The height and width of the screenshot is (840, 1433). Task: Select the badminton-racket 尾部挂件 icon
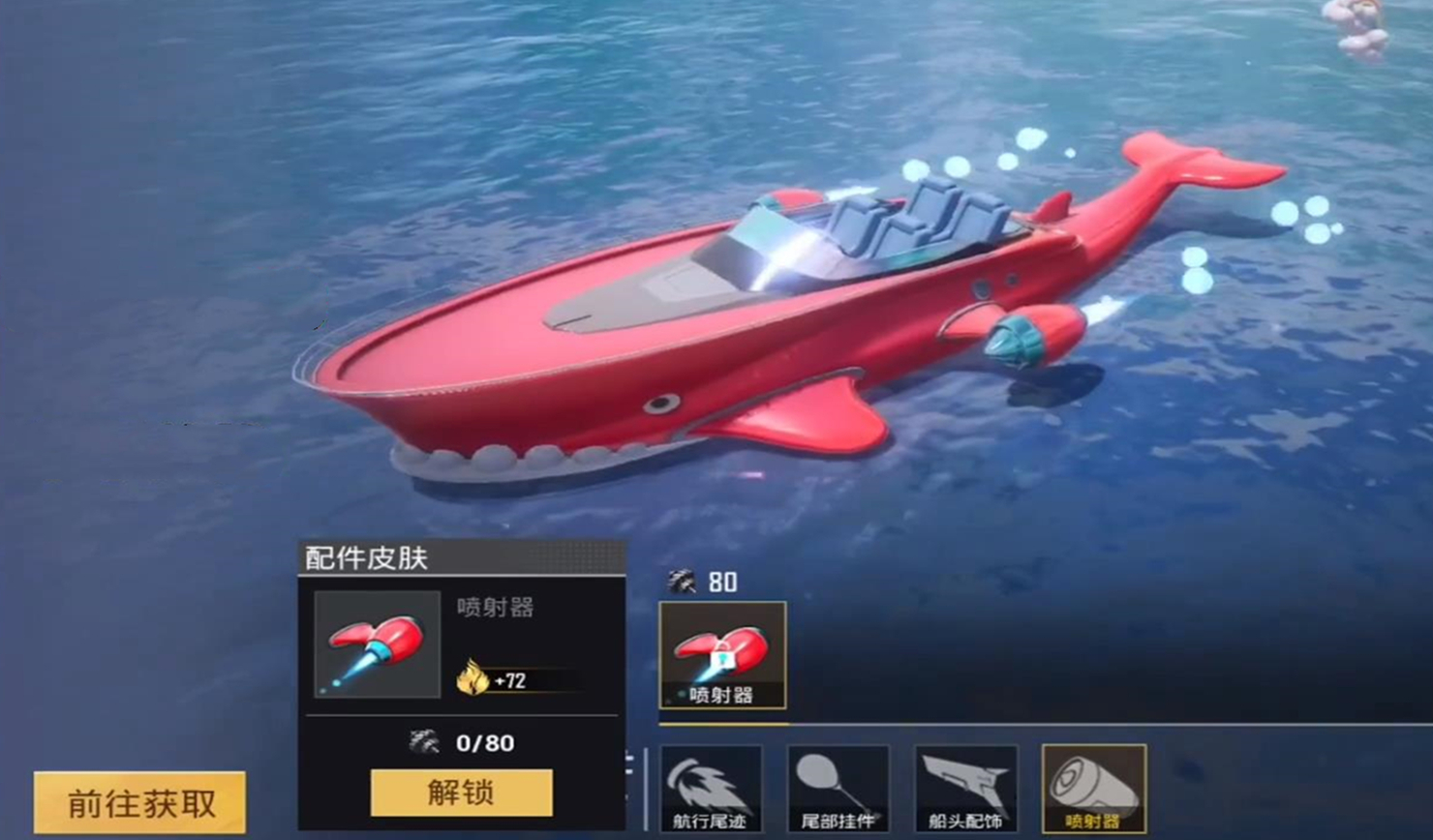point(839,789)
